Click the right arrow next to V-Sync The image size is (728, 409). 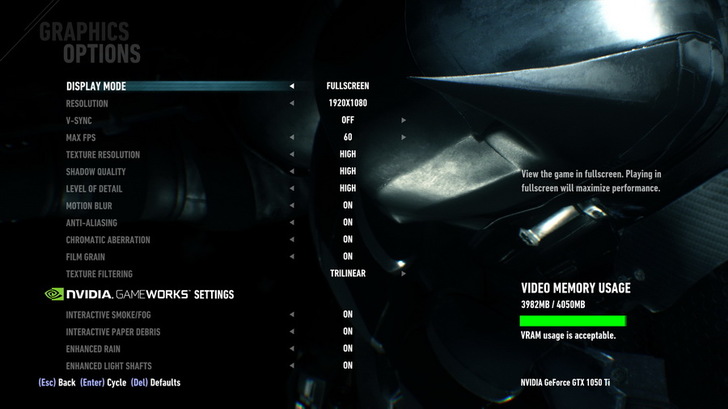click(x=404, y=120)
